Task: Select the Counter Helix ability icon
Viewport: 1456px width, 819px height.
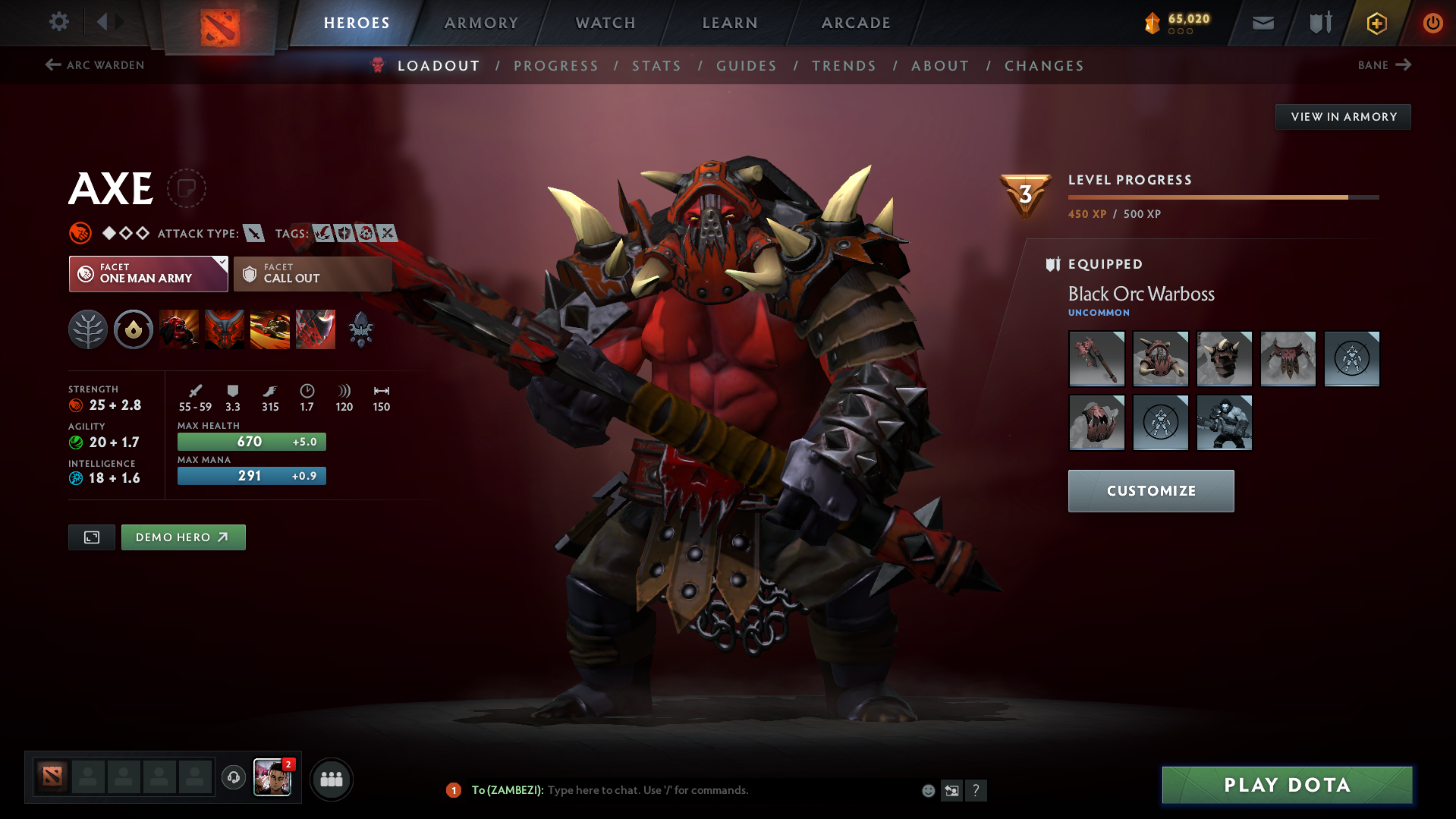Action: pyautogui.click(x=269, y=329)
